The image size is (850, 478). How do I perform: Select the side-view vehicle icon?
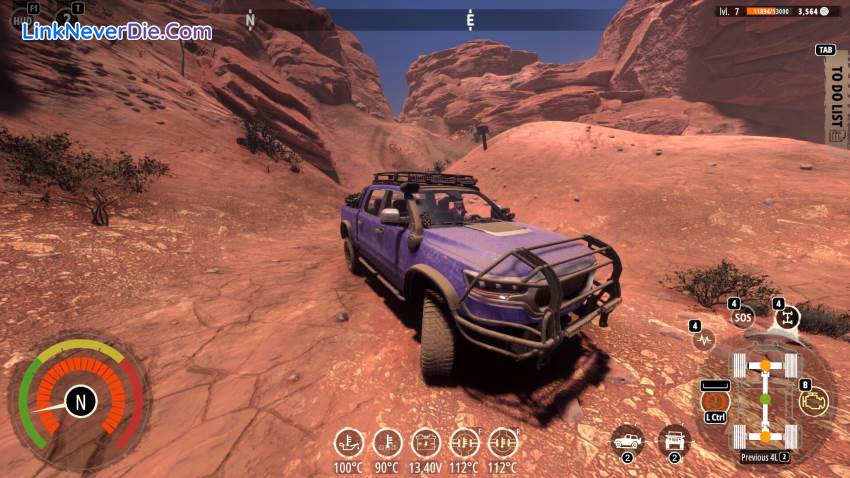(x=628, y=440)
